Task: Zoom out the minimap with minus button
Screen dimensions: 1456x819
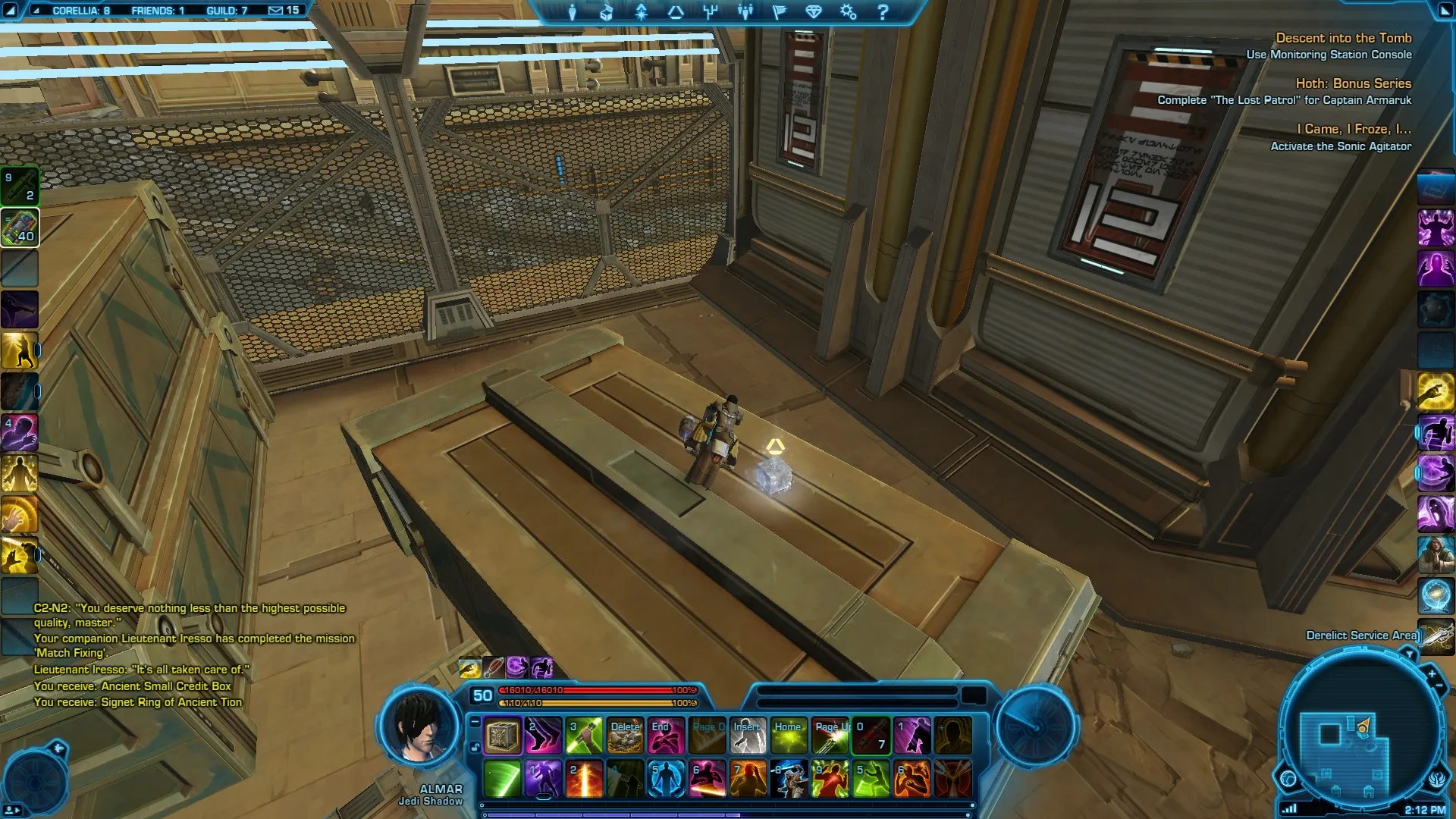Action: (1439, 686)
